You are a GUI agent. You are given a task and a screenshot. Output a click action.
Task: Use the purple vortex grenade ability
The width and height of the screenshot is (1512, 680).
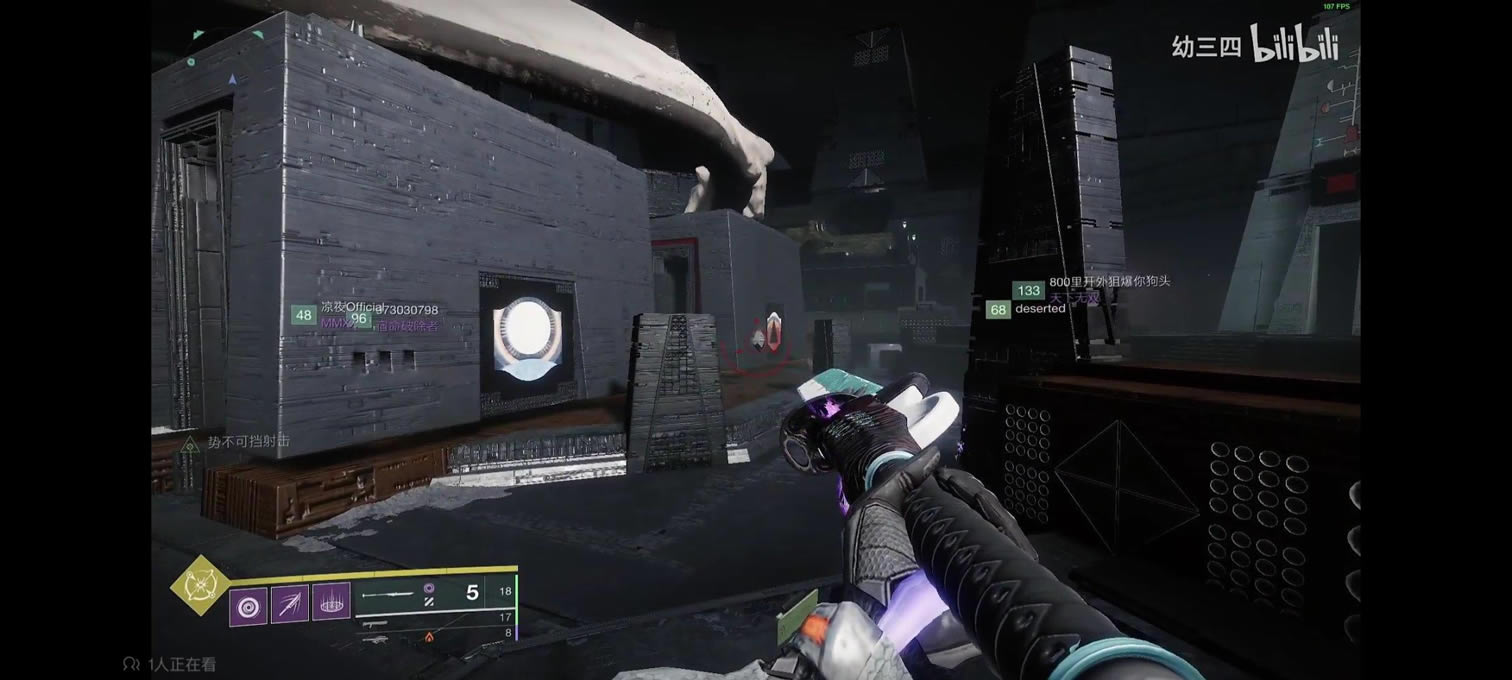(x=248, y=606)
